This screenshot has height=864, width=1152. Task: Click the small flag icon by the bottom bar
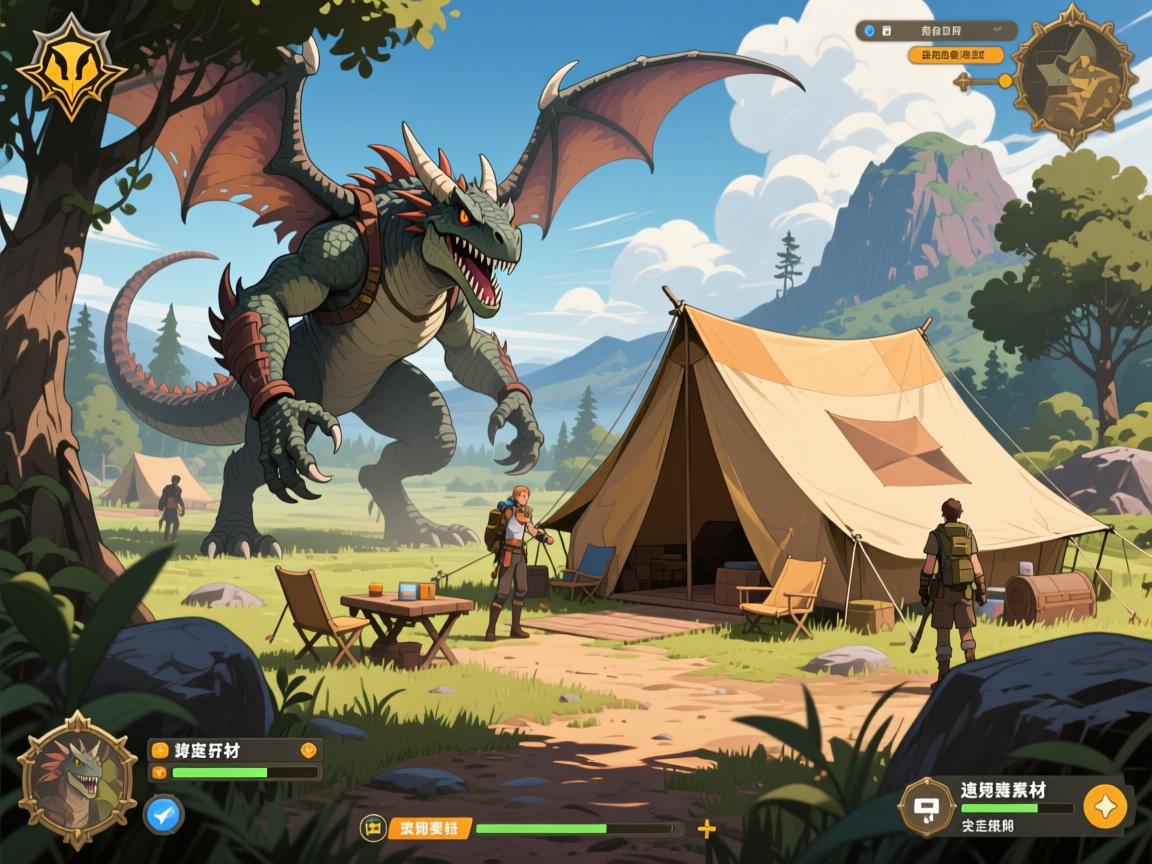[373, 828]
